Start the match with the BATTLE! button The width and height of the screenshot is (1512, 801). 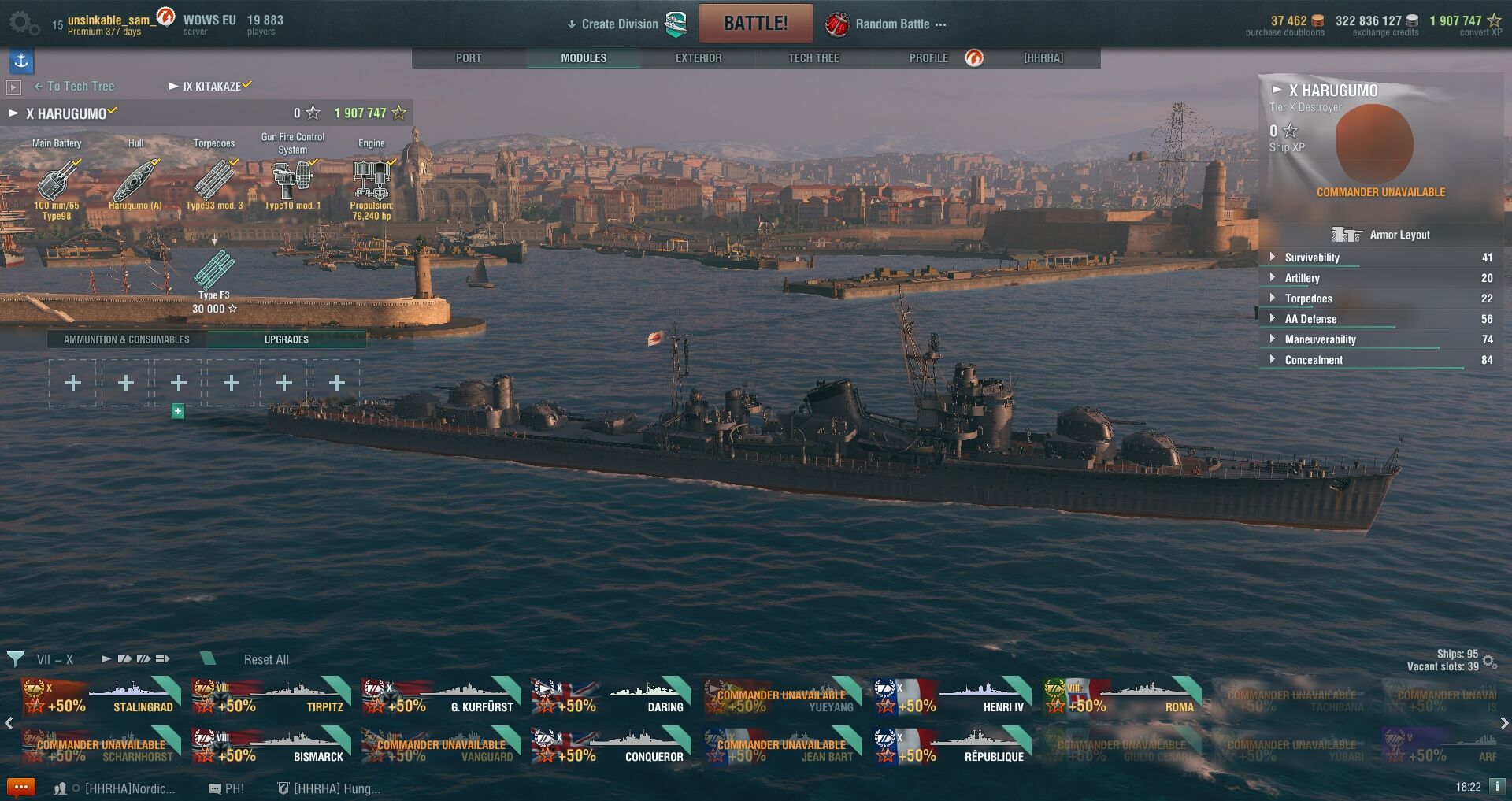755,24
